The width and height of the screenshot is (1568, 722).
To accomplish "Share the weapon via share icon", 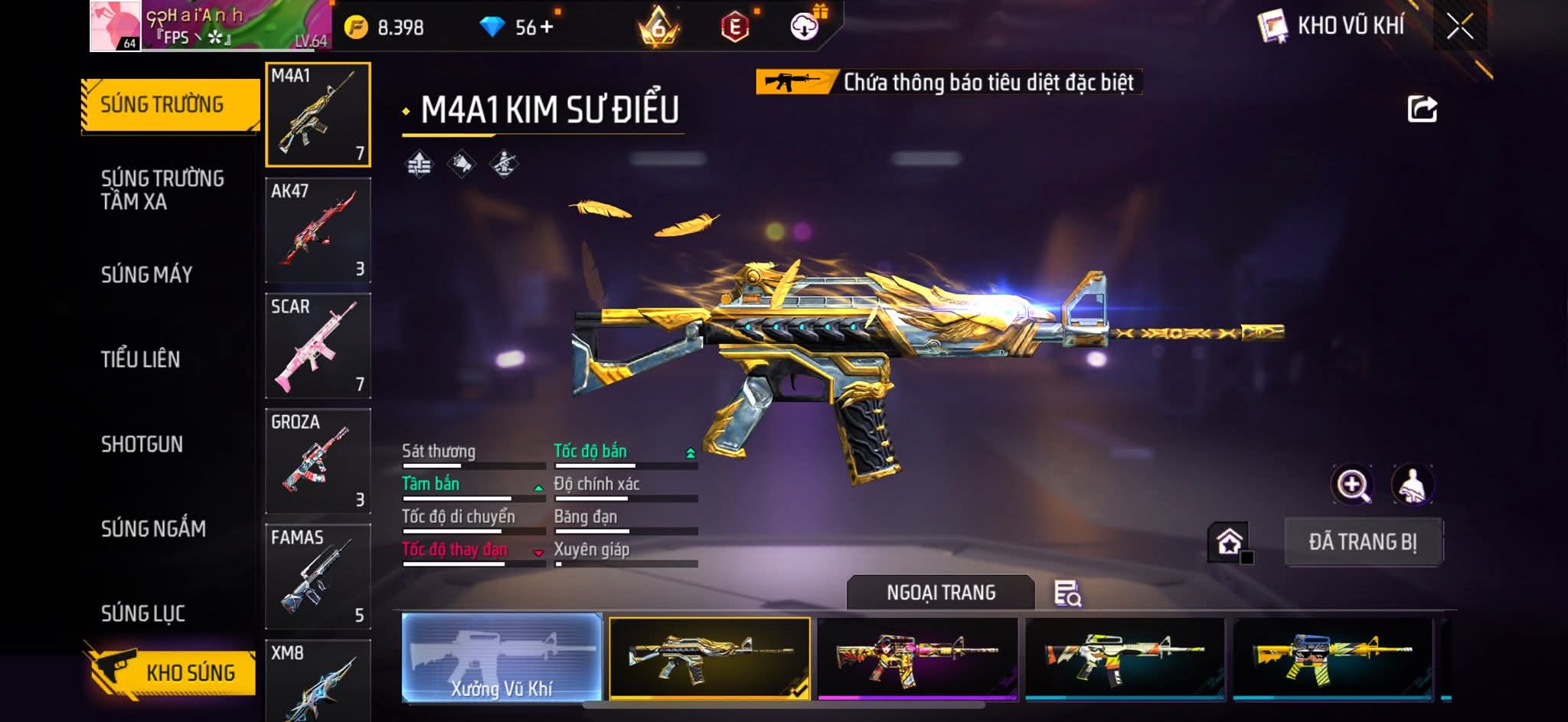I will 1422,109.
